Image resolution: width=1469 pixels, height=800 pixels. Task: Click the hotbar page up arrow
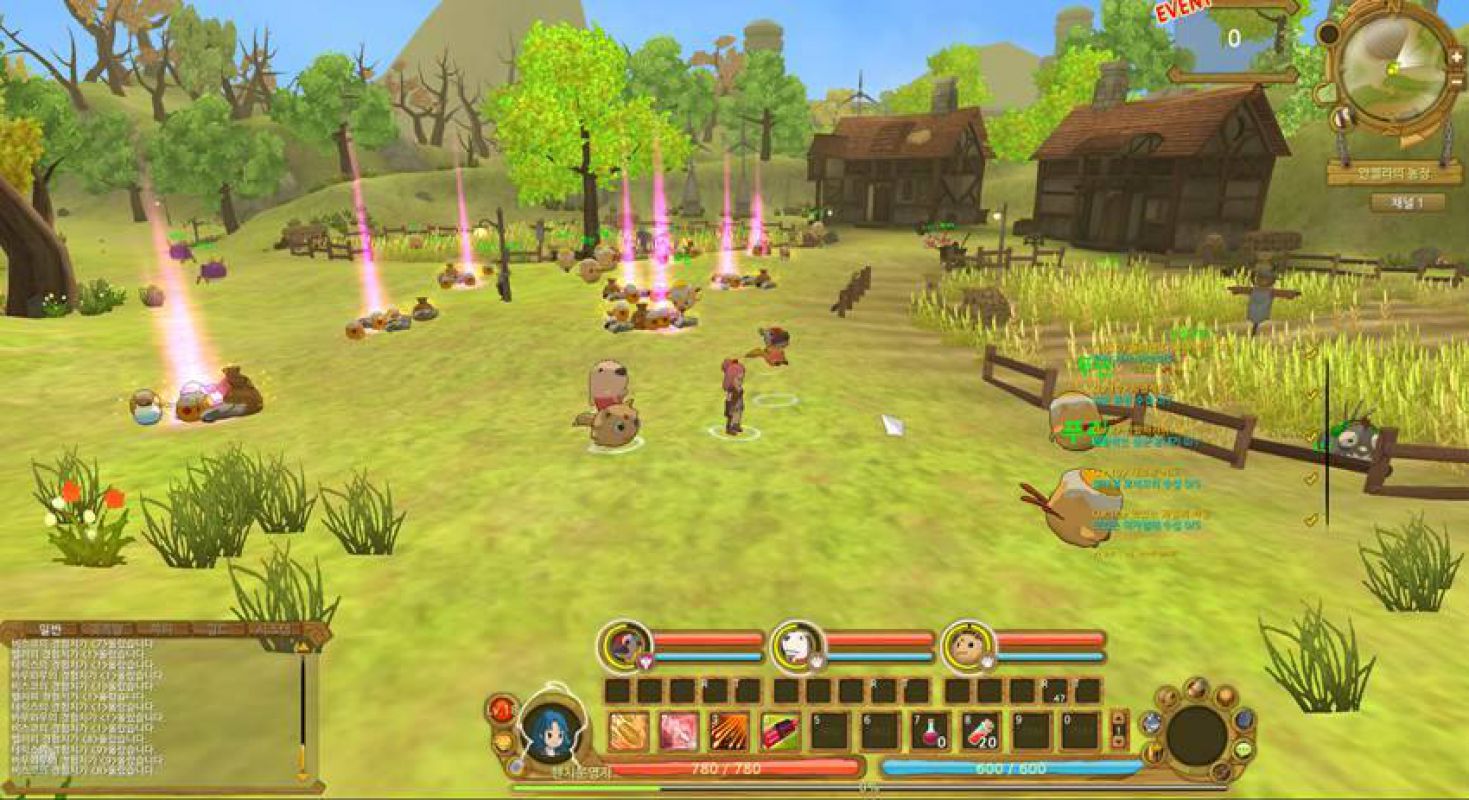point(1119,719)
